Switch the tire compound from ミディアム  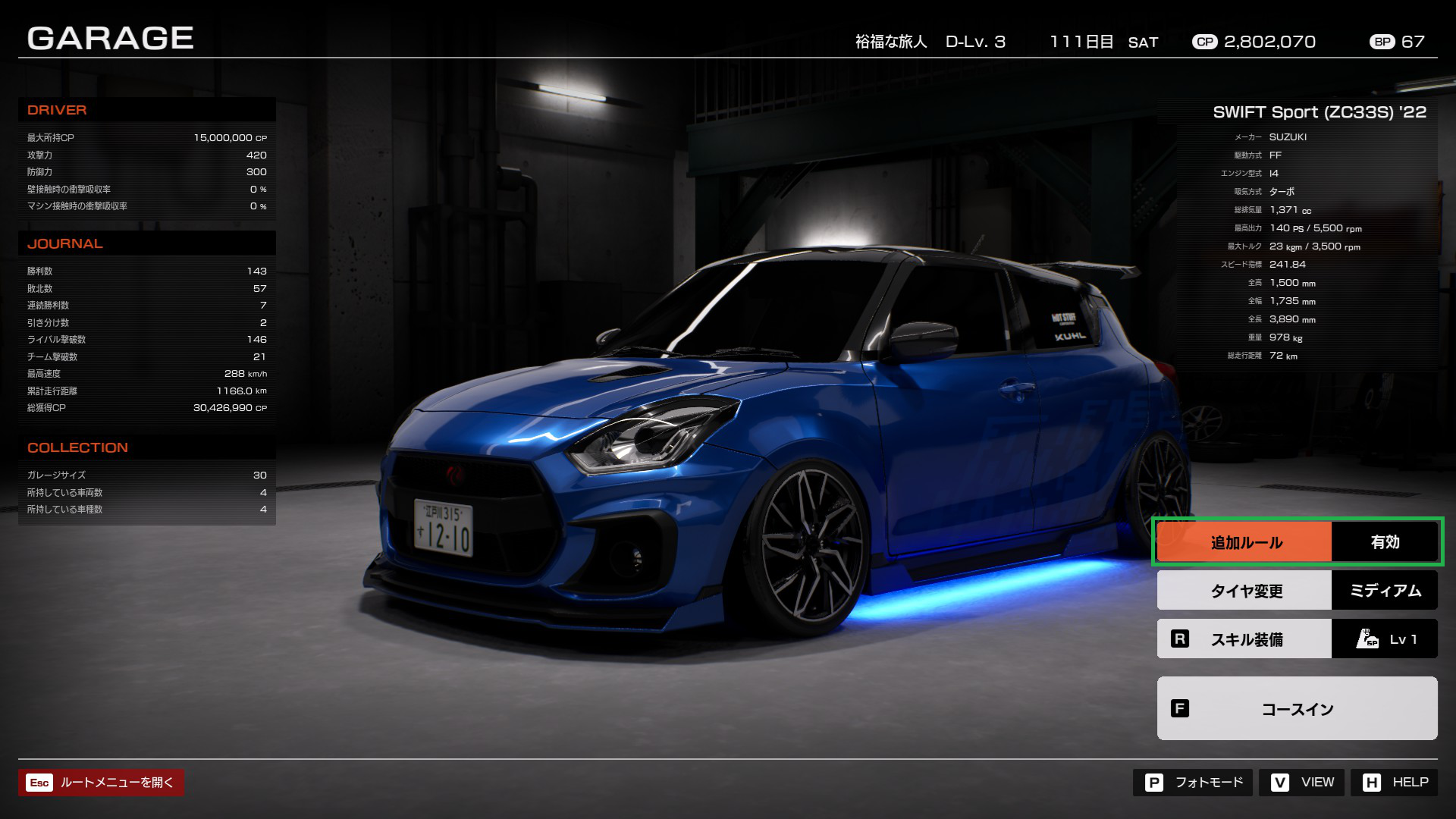coord(1385,590)
